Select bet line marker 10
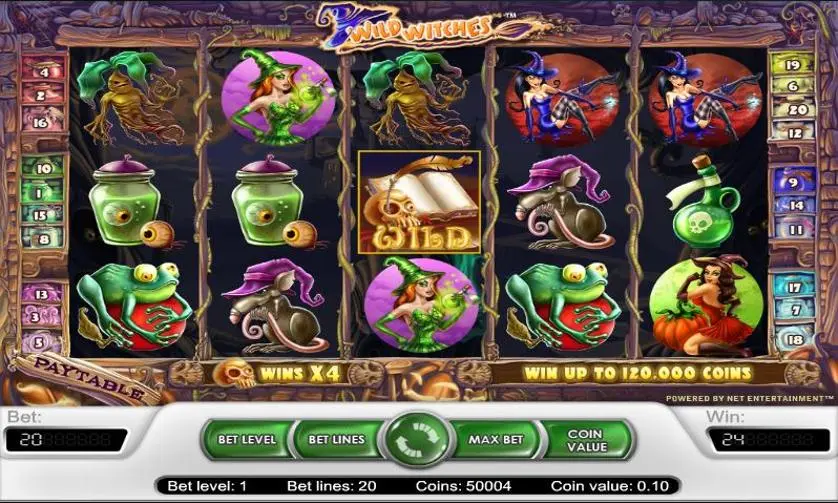Screen dimensions: 838x503 click(x=41, y=165)
